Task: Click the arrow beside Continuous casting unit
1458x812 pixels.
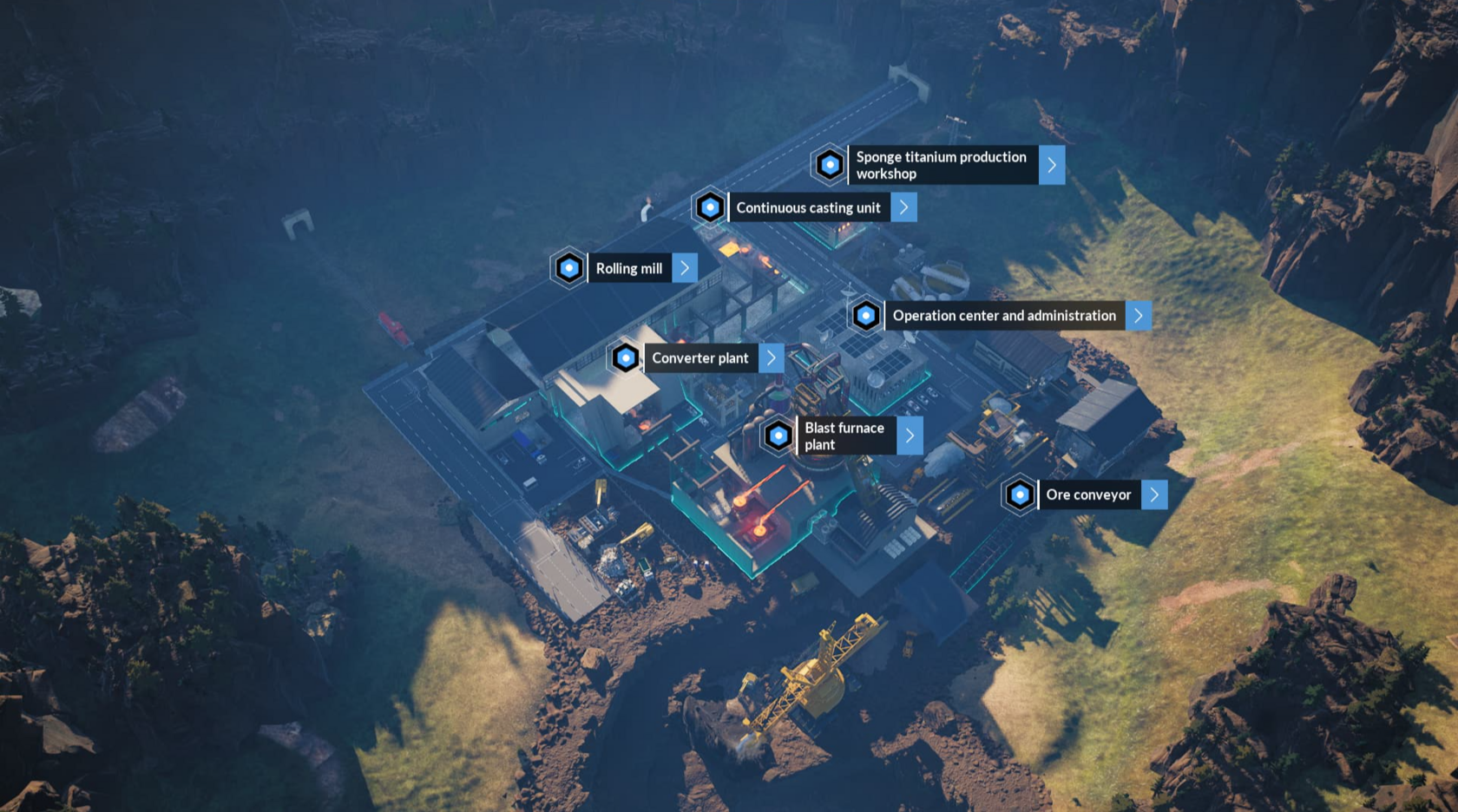Action: coord(903,207)
